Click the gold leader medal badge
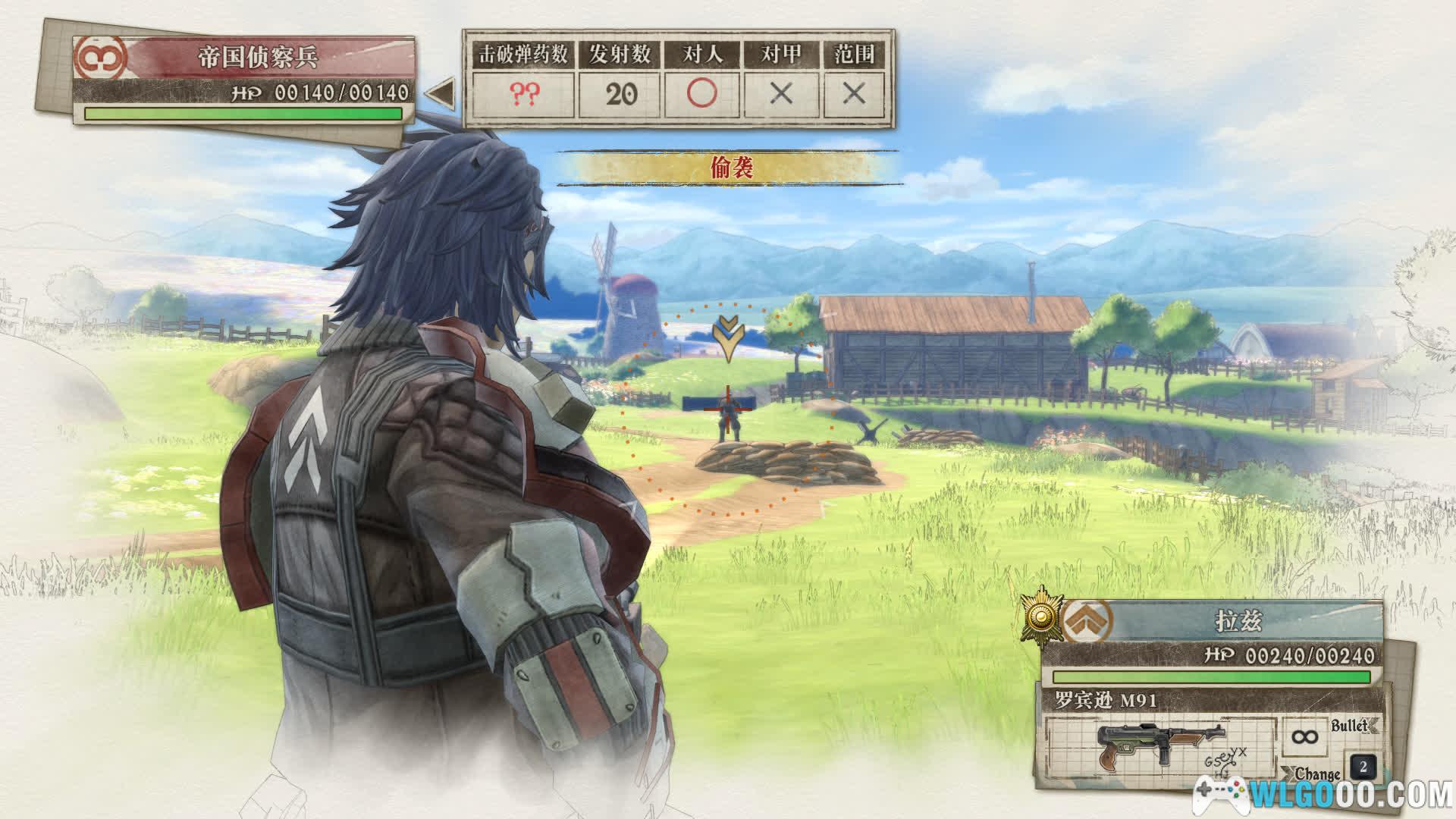Viewport: 1456px width, 819px height. tap(1040, 617)
